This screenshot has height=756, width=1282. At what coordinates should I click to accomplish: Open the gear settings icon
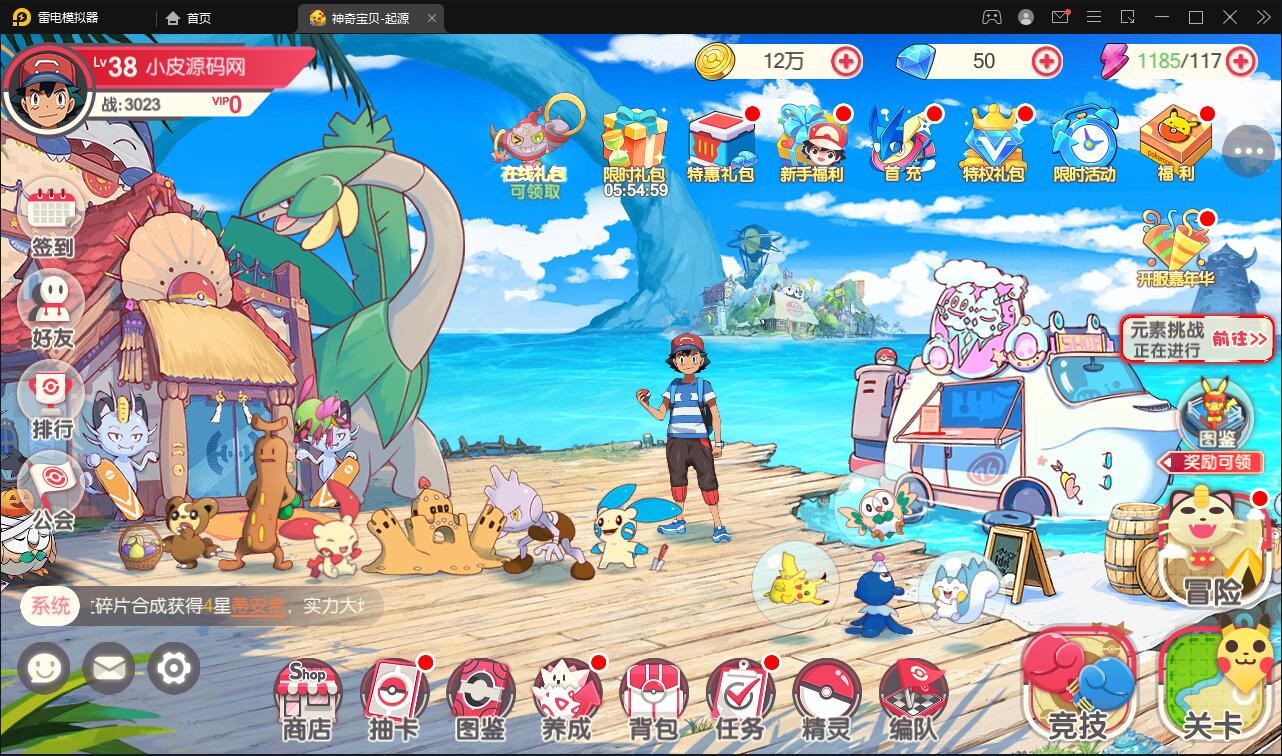point(174,667)
